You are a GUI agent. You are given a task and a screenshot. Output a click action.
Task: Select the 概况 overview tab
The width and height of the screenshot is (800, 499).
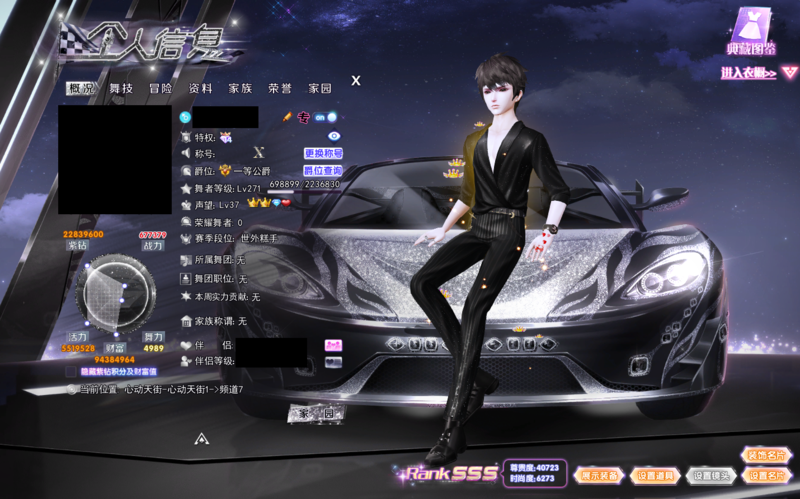coord(82,89)
